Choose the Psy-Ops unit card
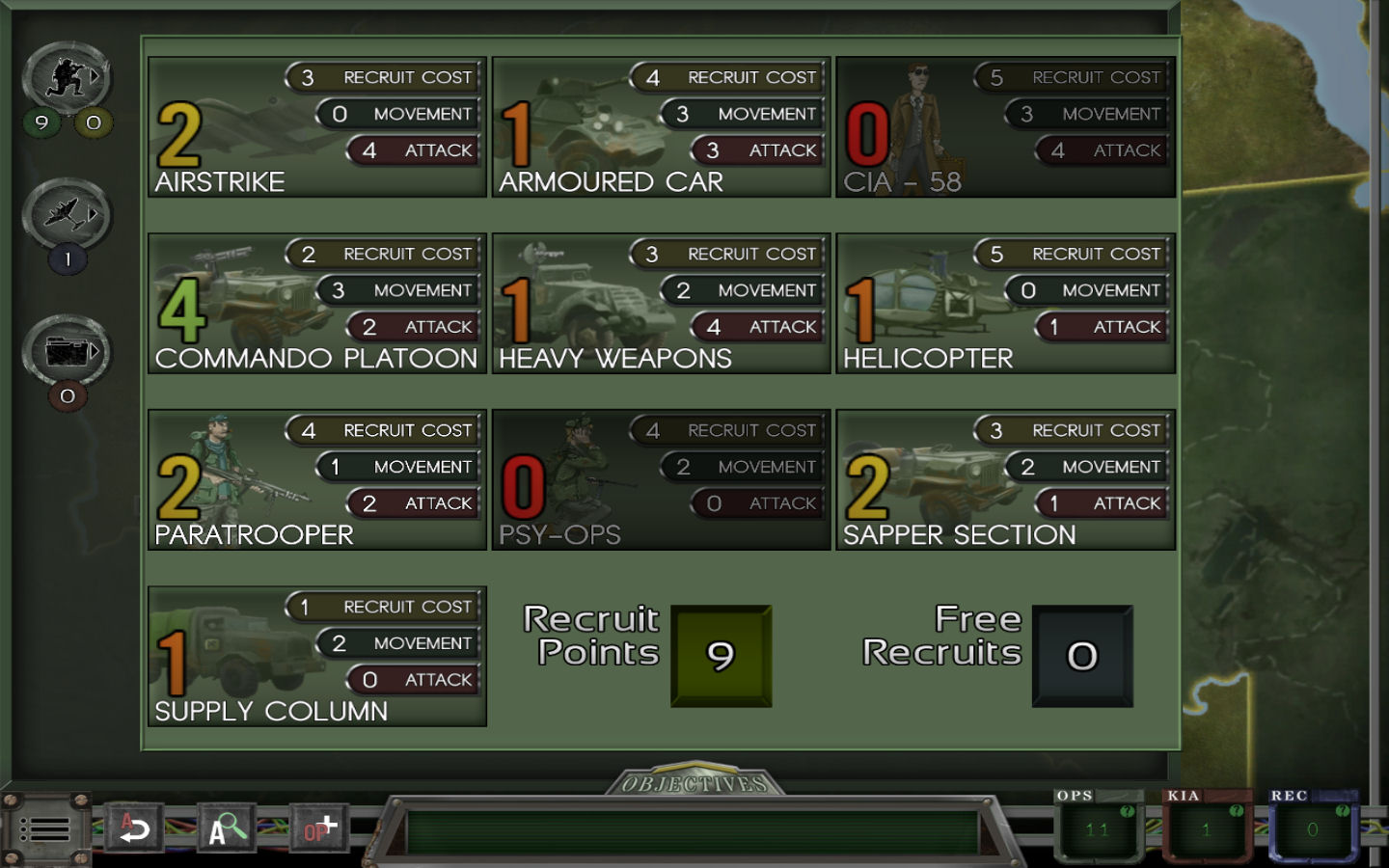Screen dimensions: 1389x868 [661, 480]
